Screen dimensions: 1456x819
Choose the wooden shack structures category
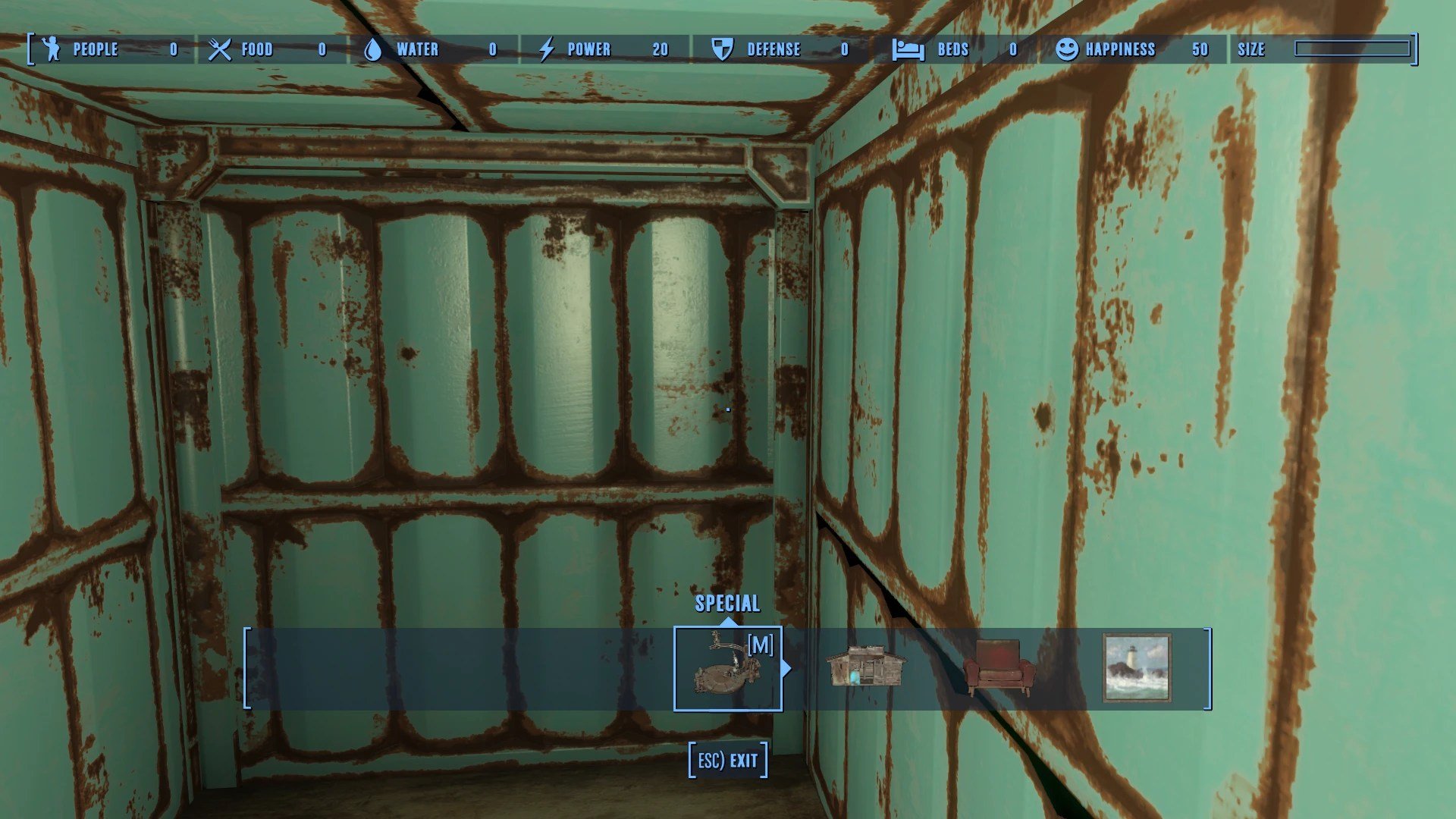coord(864,668)
